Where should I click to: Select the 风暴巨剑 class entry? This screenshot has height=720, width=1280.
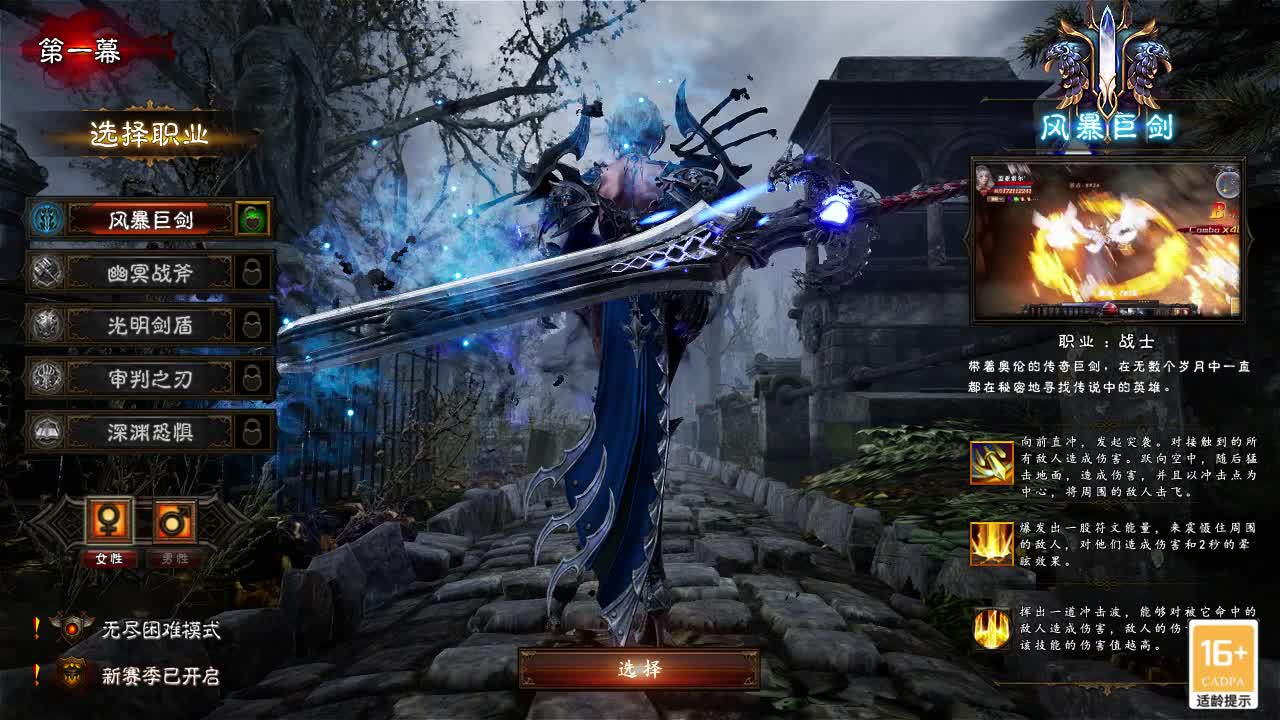[150, 219]
